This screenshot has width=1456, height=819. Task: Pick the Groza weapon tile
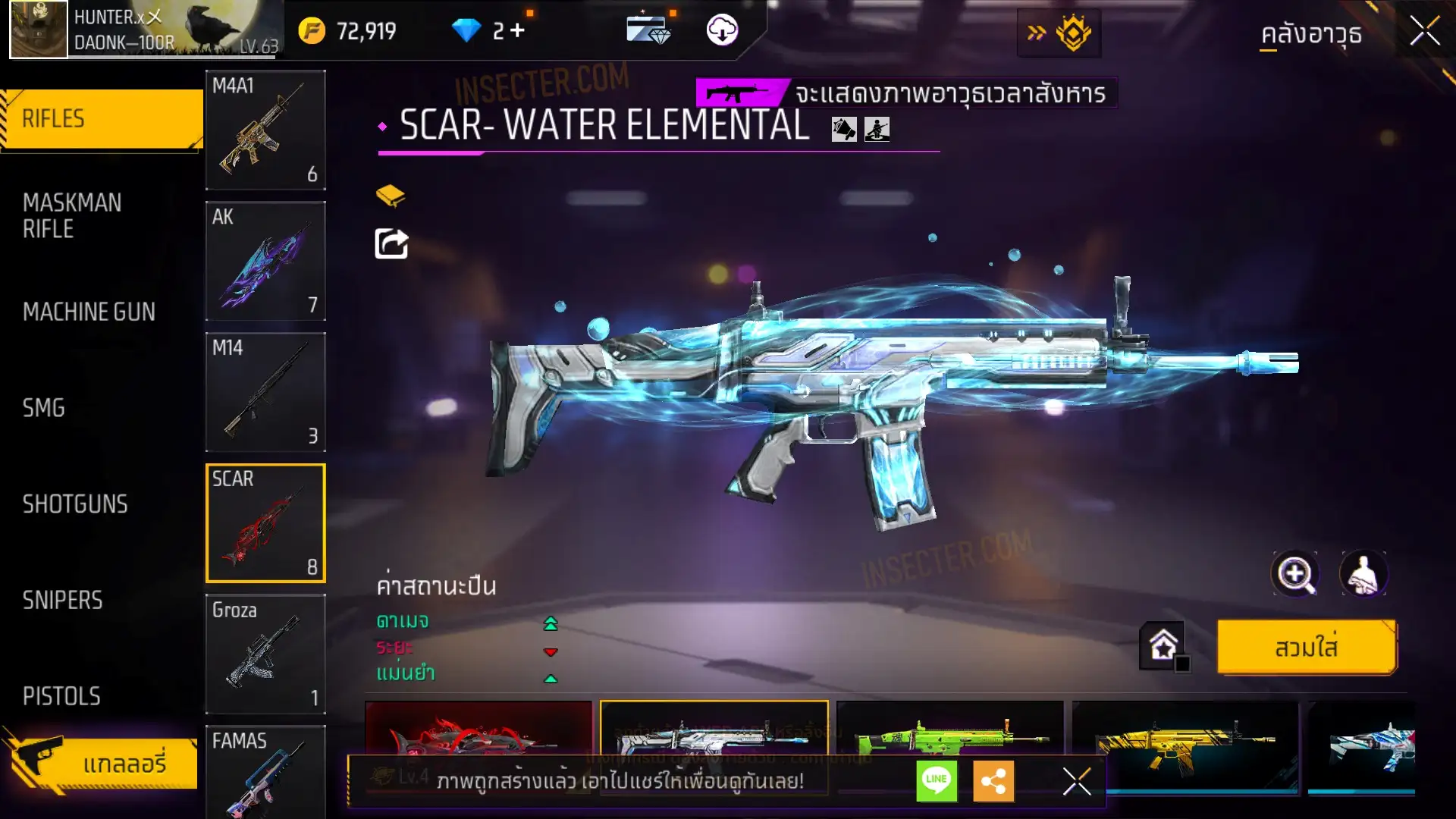[x=265, y=654]
